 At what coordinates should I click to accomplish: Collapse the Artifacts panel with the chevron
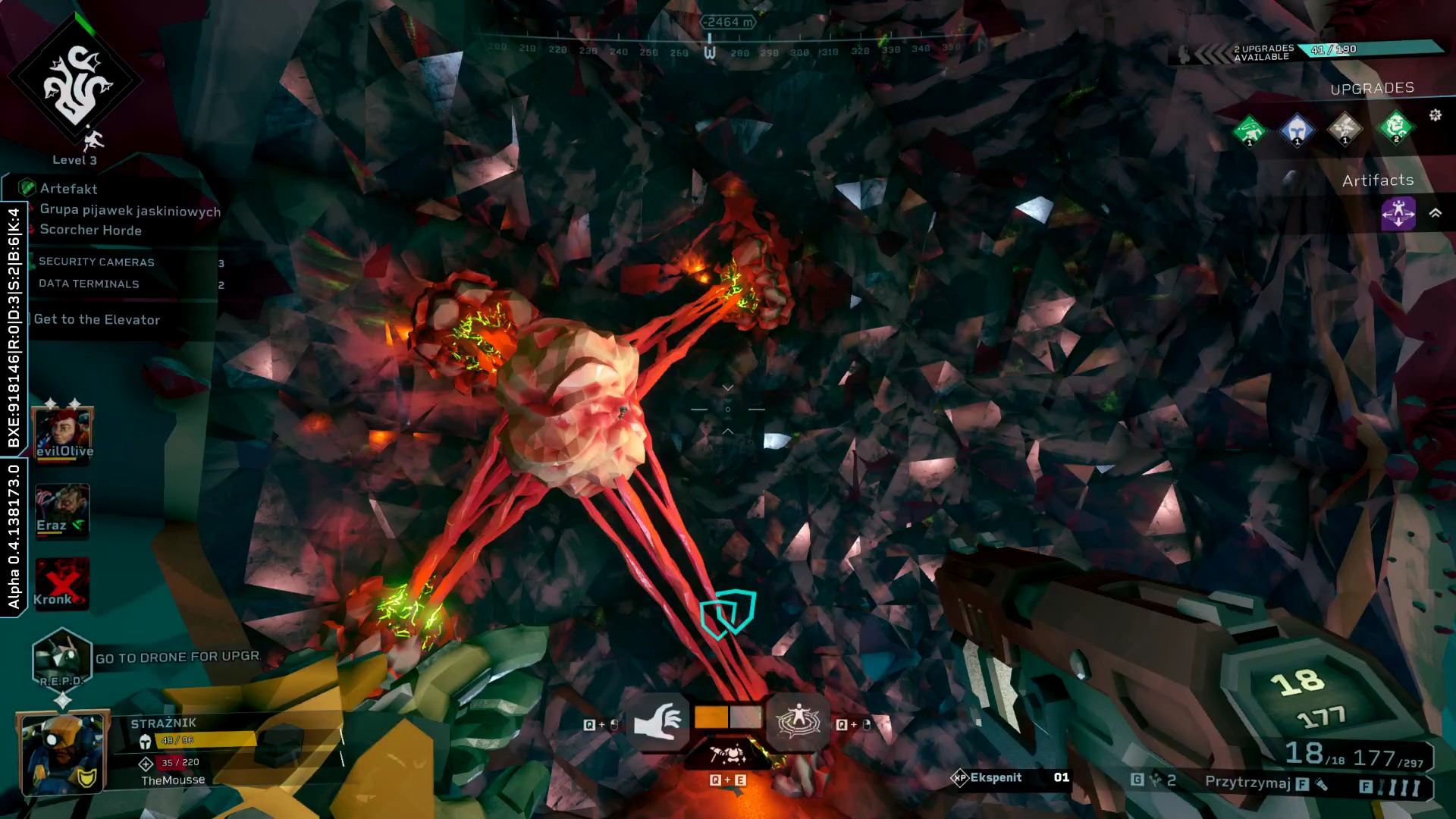pyautogui.click(x=1435, y=213)
